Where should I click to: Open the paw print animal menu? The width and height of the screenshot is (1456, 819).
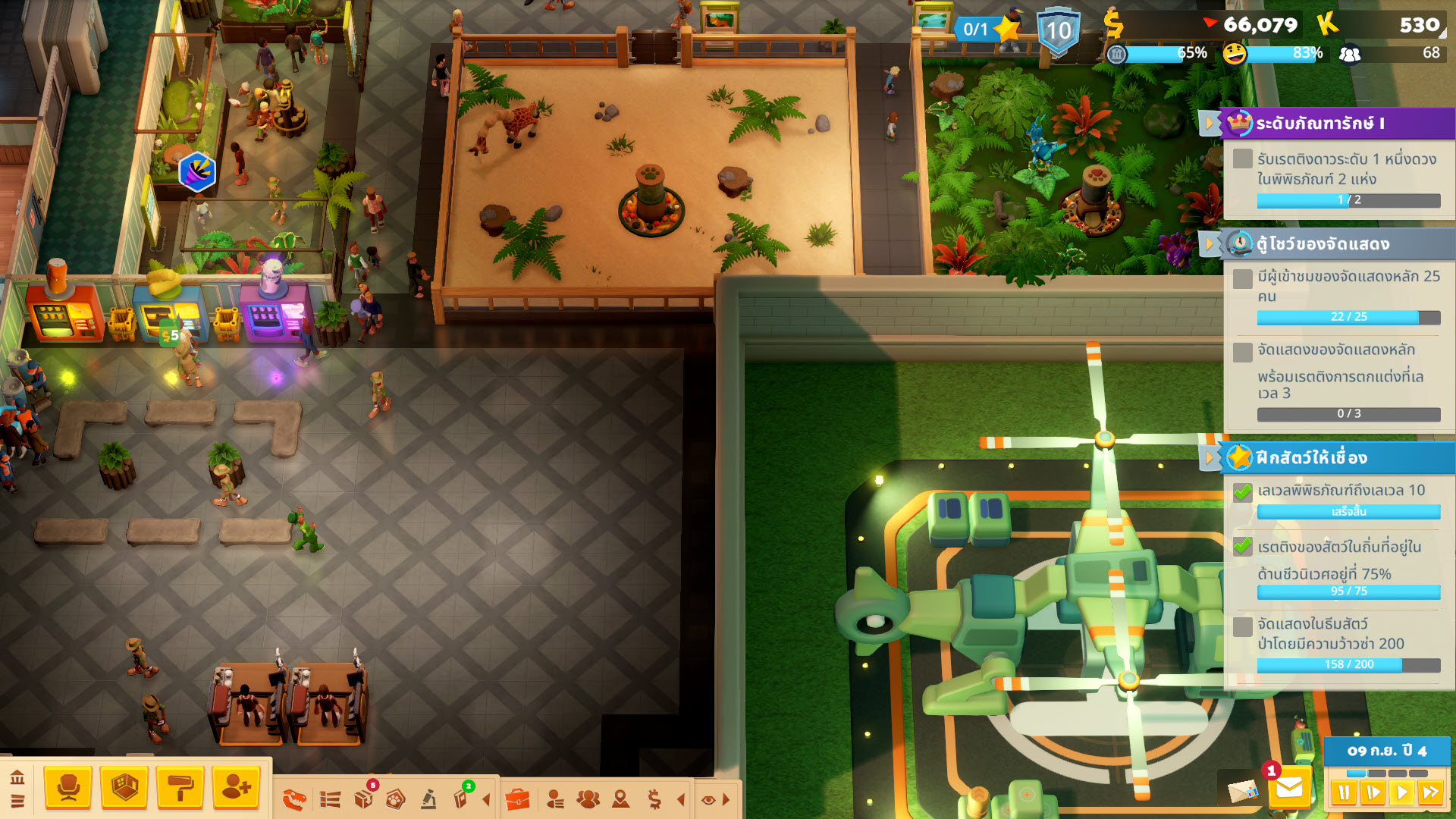point(396,799)
